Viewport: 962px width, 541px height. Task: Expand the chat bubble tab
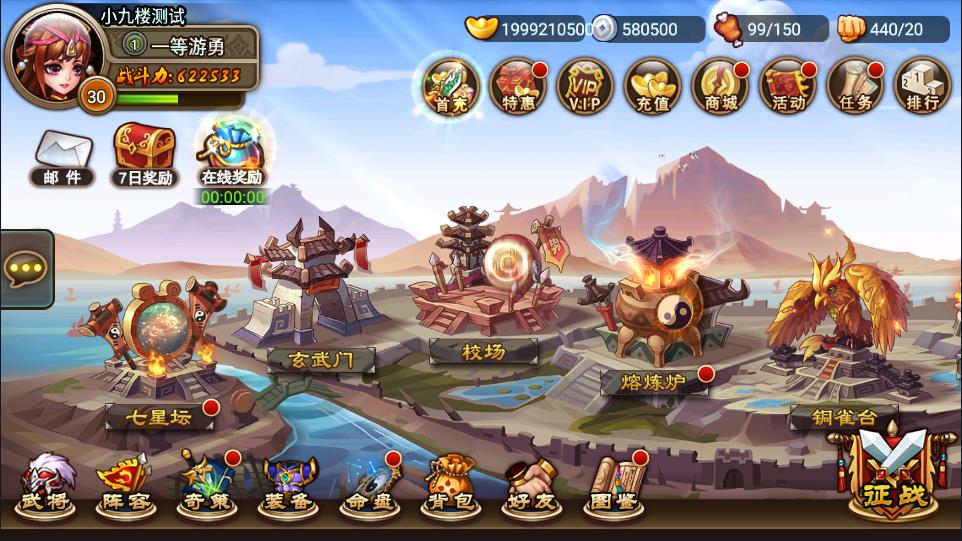pos(24,268)
